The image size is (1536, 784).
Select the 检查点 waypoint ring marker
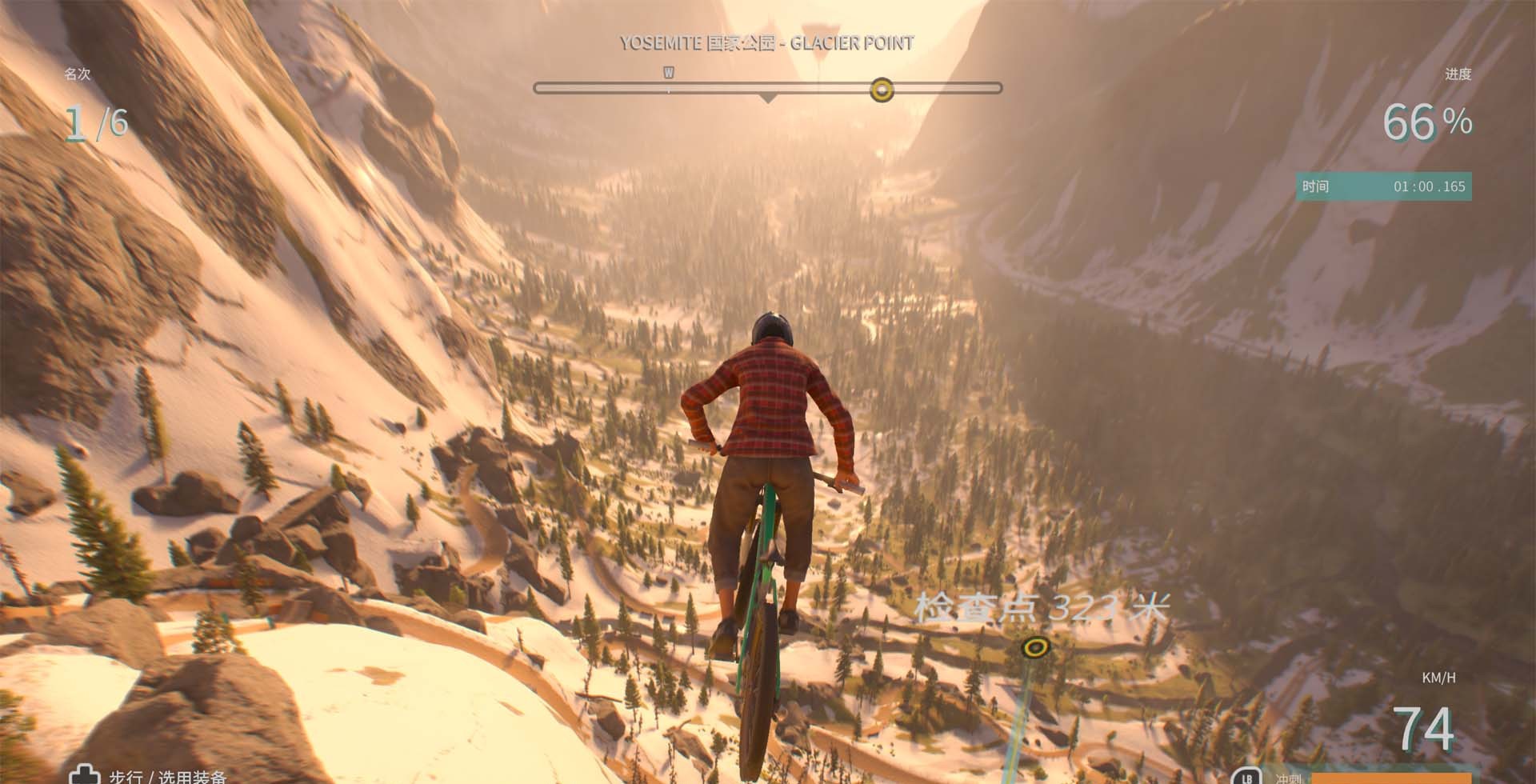(x=1035, y=647)
